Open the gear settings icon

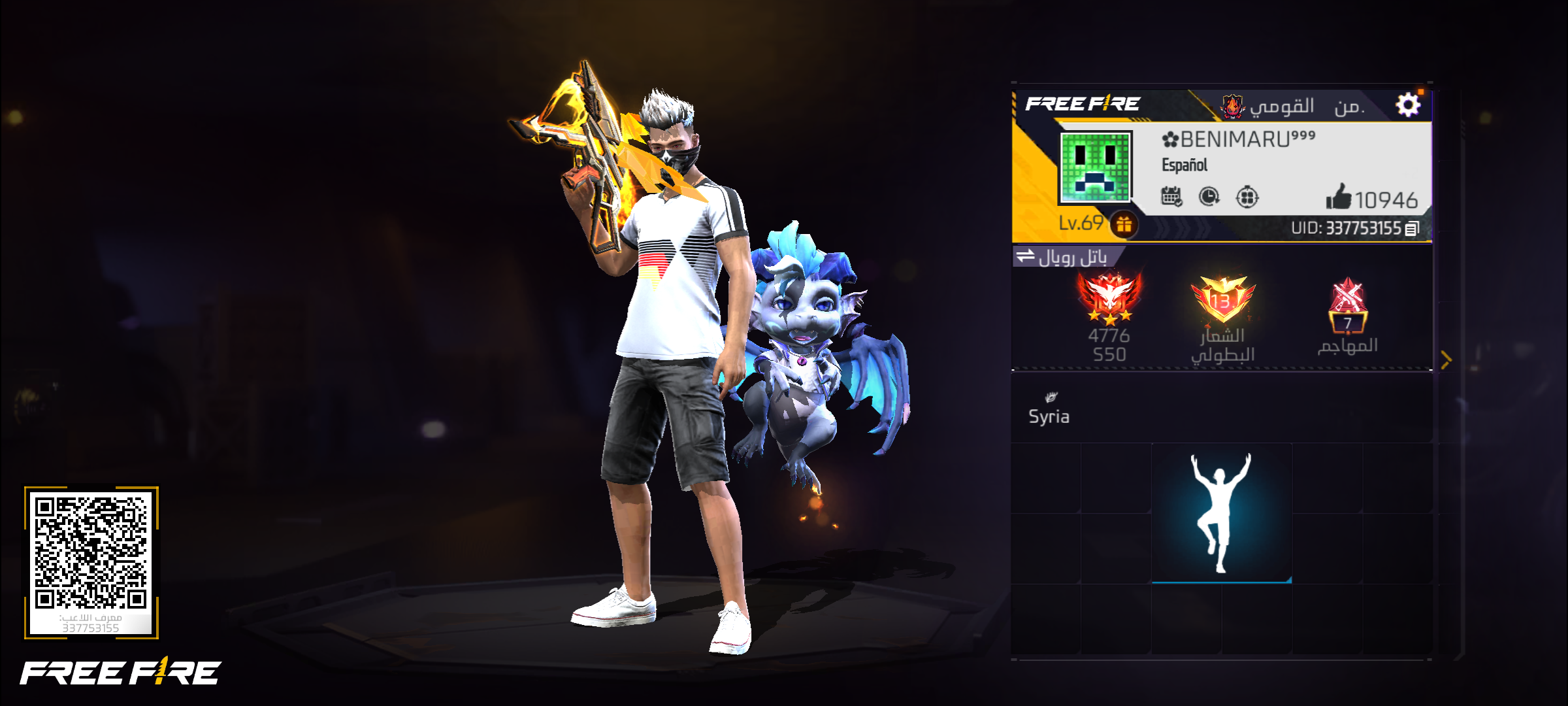click(1408, 105)
